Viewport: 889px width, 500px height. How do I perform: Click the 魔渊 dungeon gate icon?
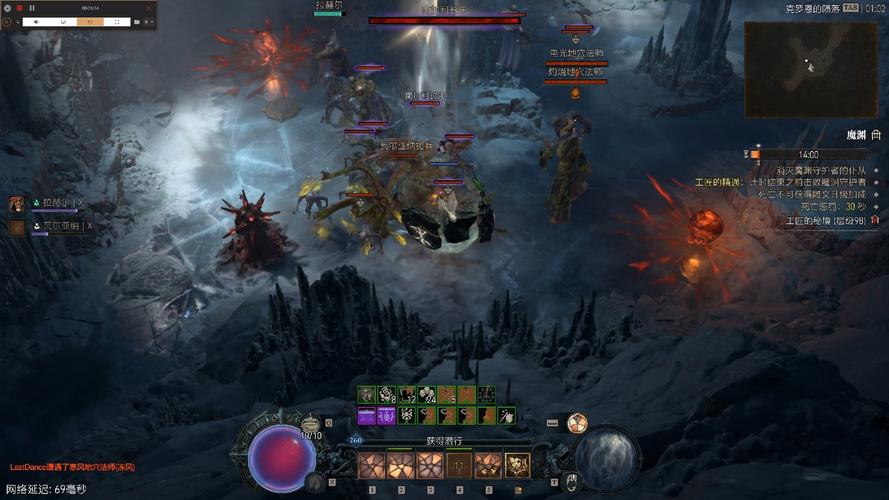point(876,134)
